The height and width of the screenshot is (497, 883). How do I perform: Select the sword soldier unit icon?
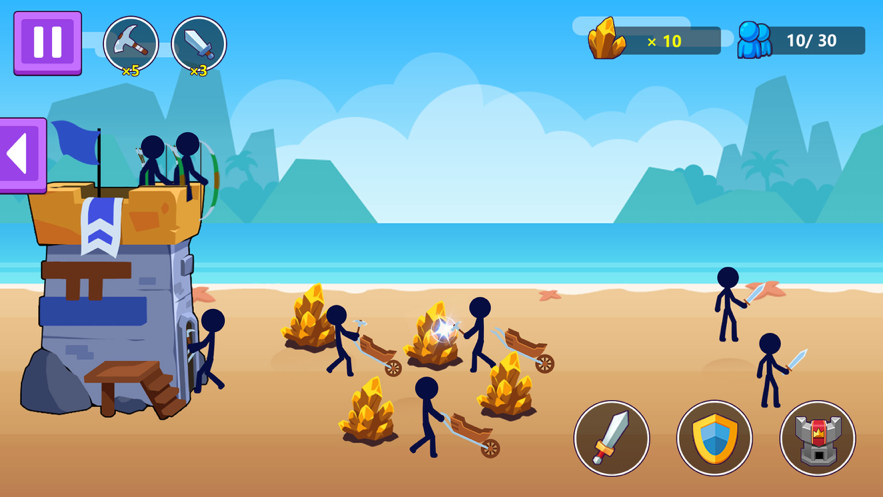(x=198, y=44)
